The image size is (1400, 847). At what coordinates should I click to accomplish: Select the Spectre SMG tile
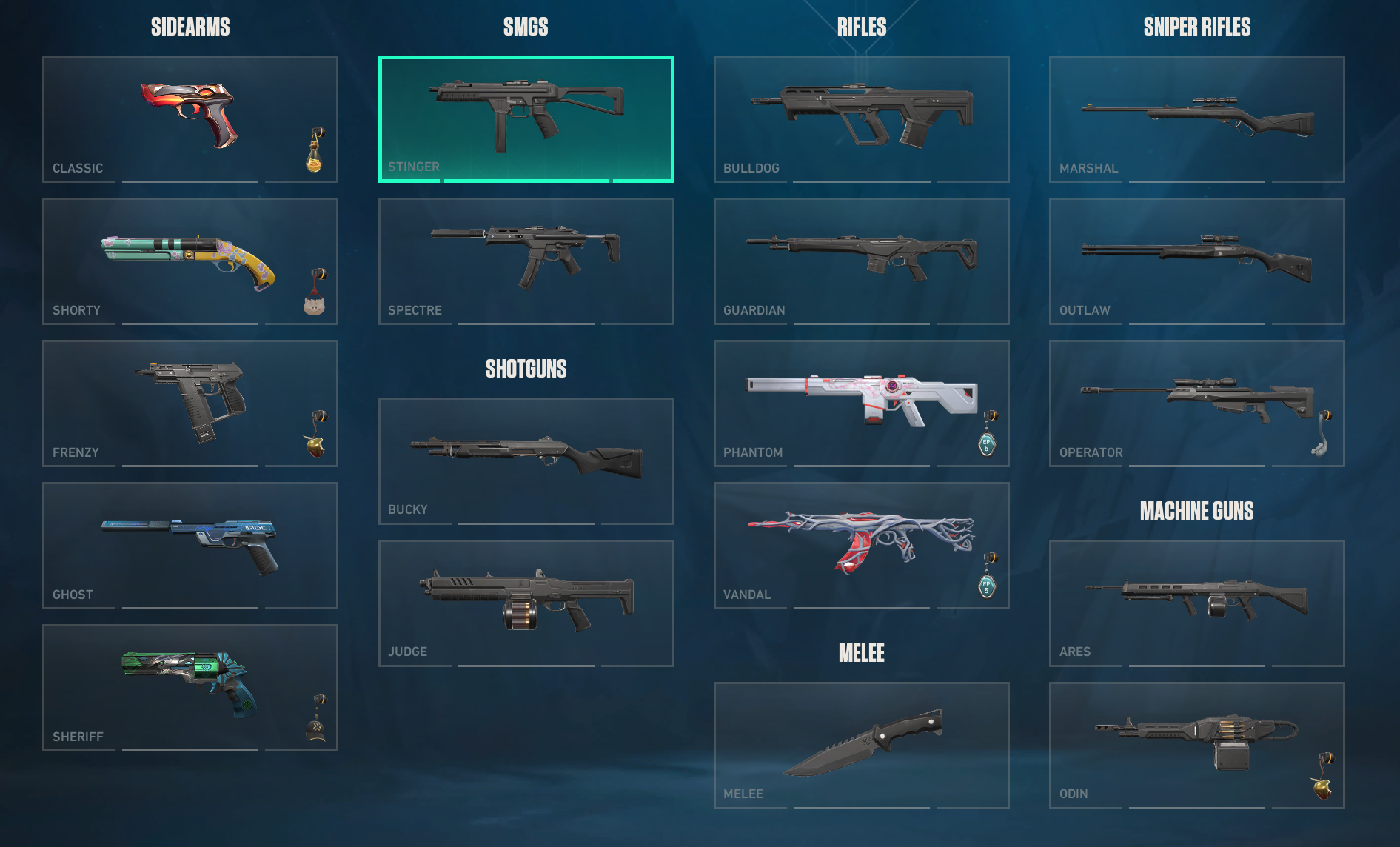pyautogui.click(x=526, y=261)
